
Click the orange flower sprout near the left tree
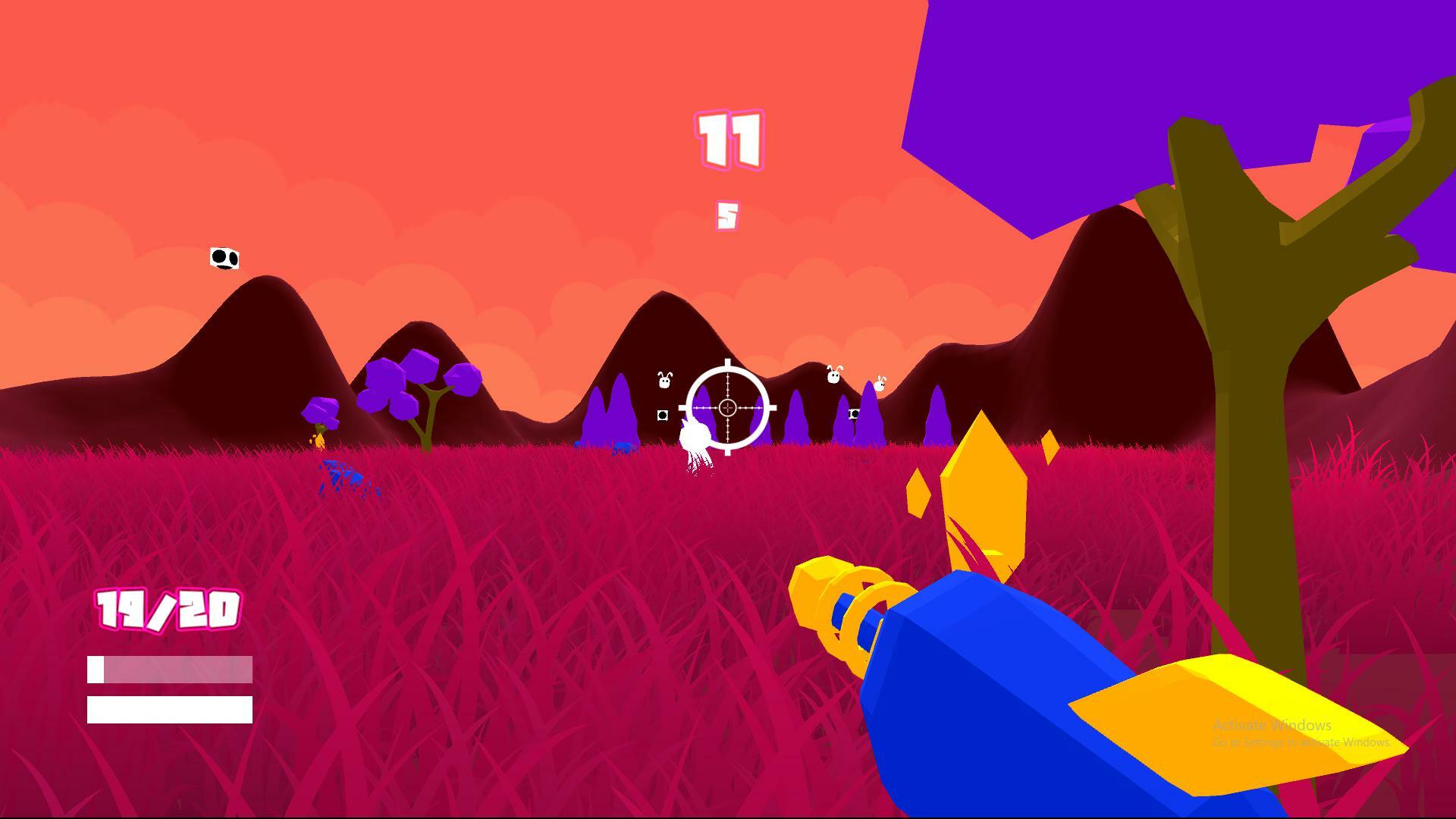click(x=321, y=440)
